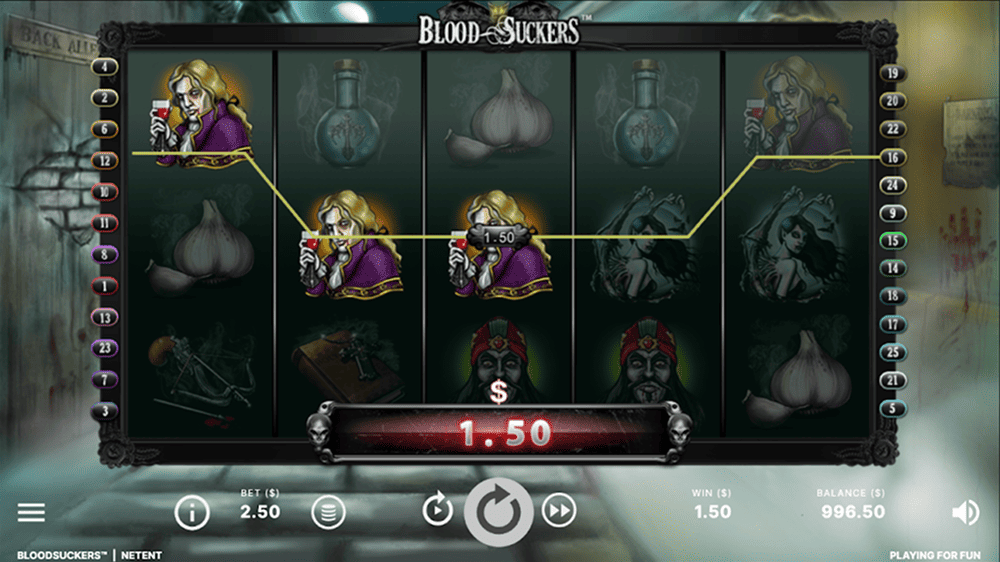Select payline marker number 19
This screenshot has height=562, width=1000.
892,73
